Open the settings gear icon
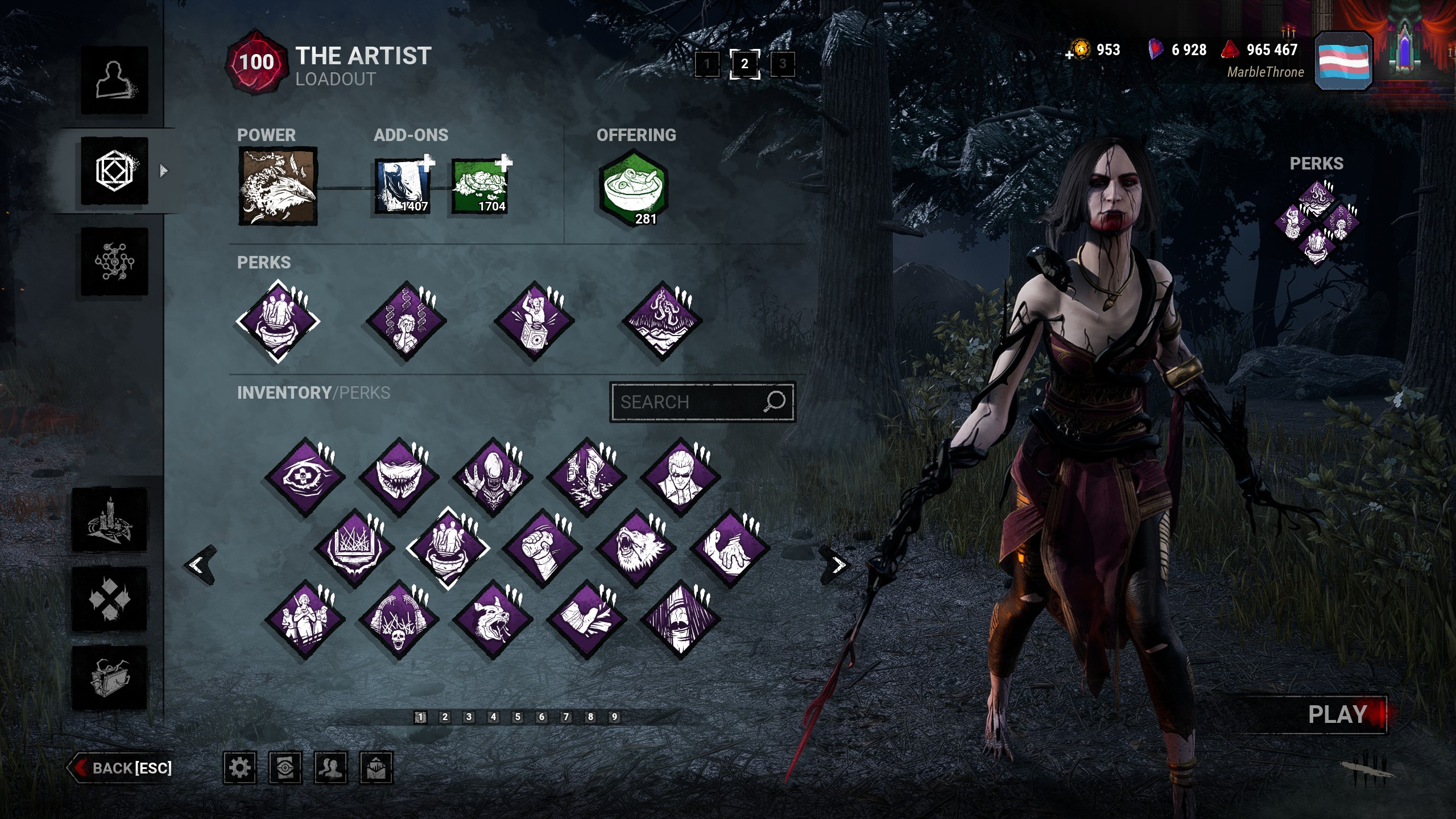Screen dimensions: 1456x819 pos(239,768)
